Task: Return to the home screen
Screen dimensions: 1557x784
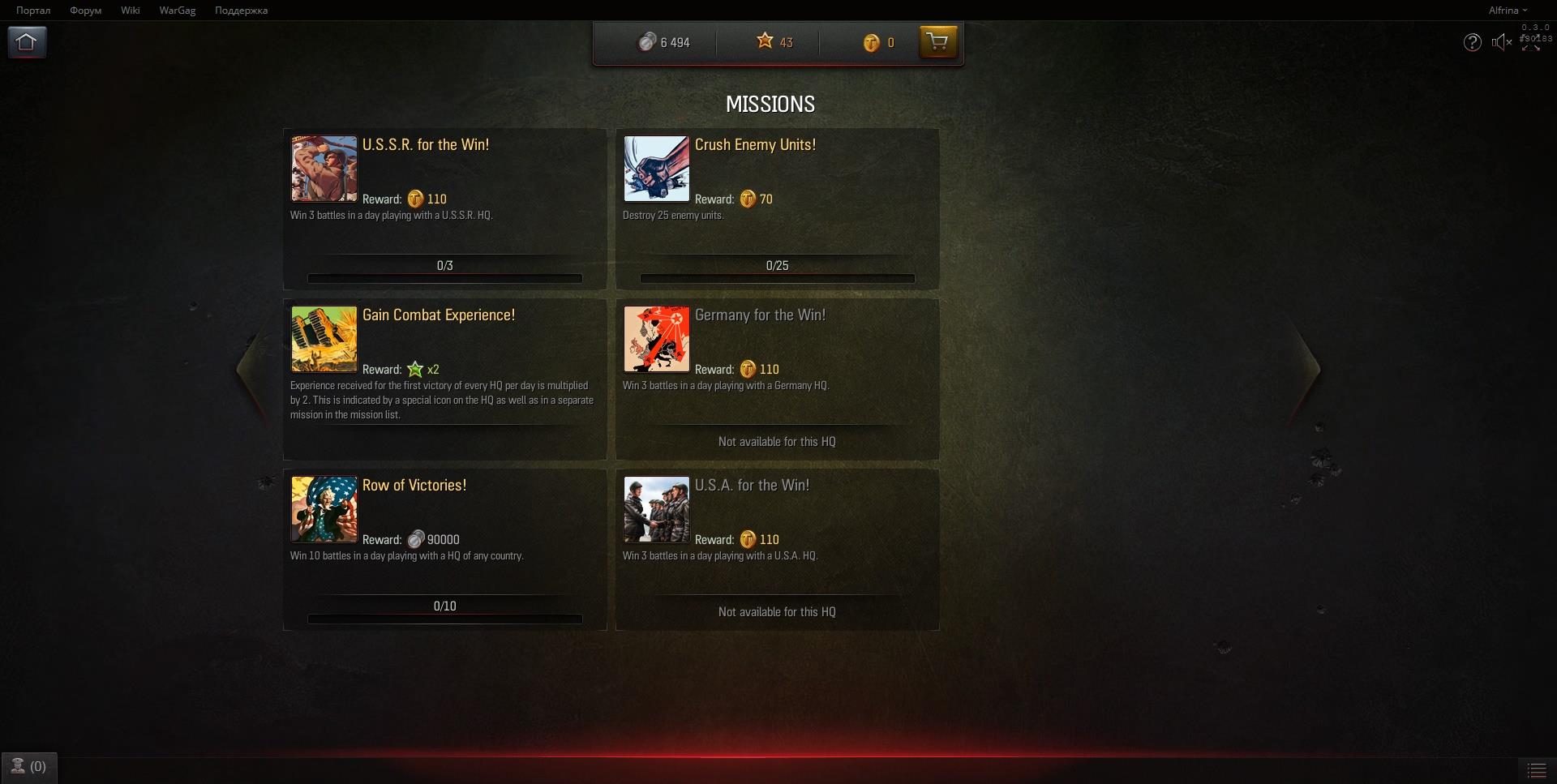Action: (27, 42)
